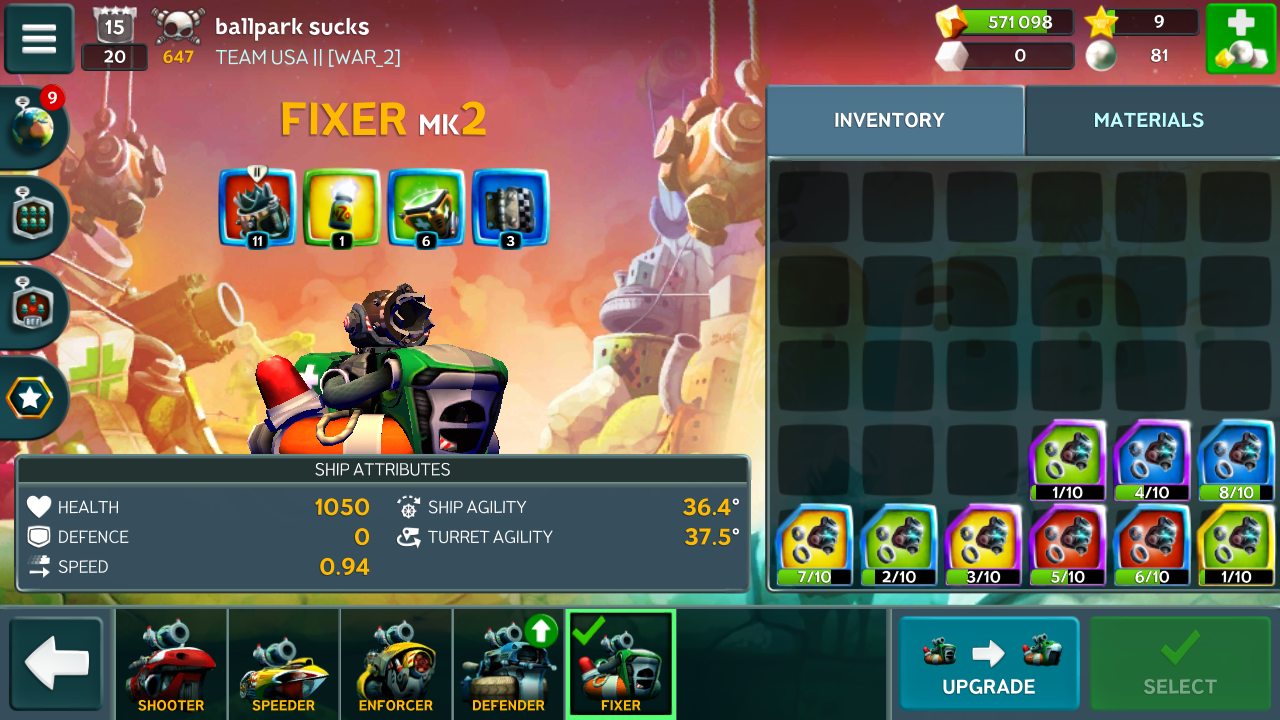Pick the Speeder ship
The height and width of the screenshot is (720, 1280).
tap(283, 665)
